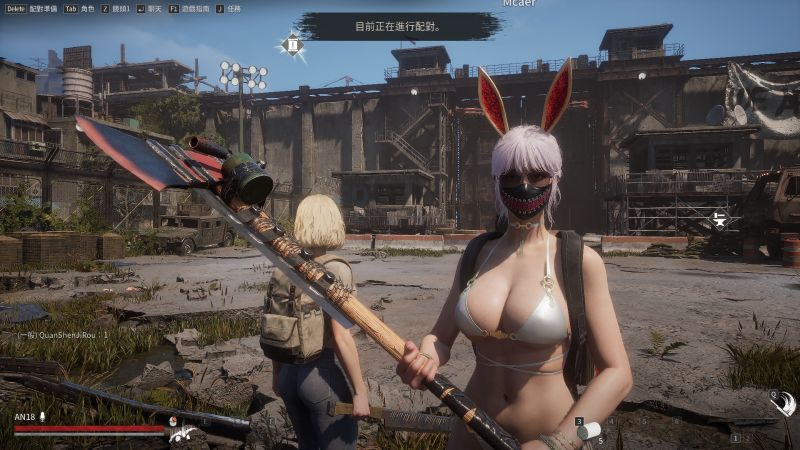Click the melee weapon icon marked Q
This screenshot has height=450, width=800.
785,403
